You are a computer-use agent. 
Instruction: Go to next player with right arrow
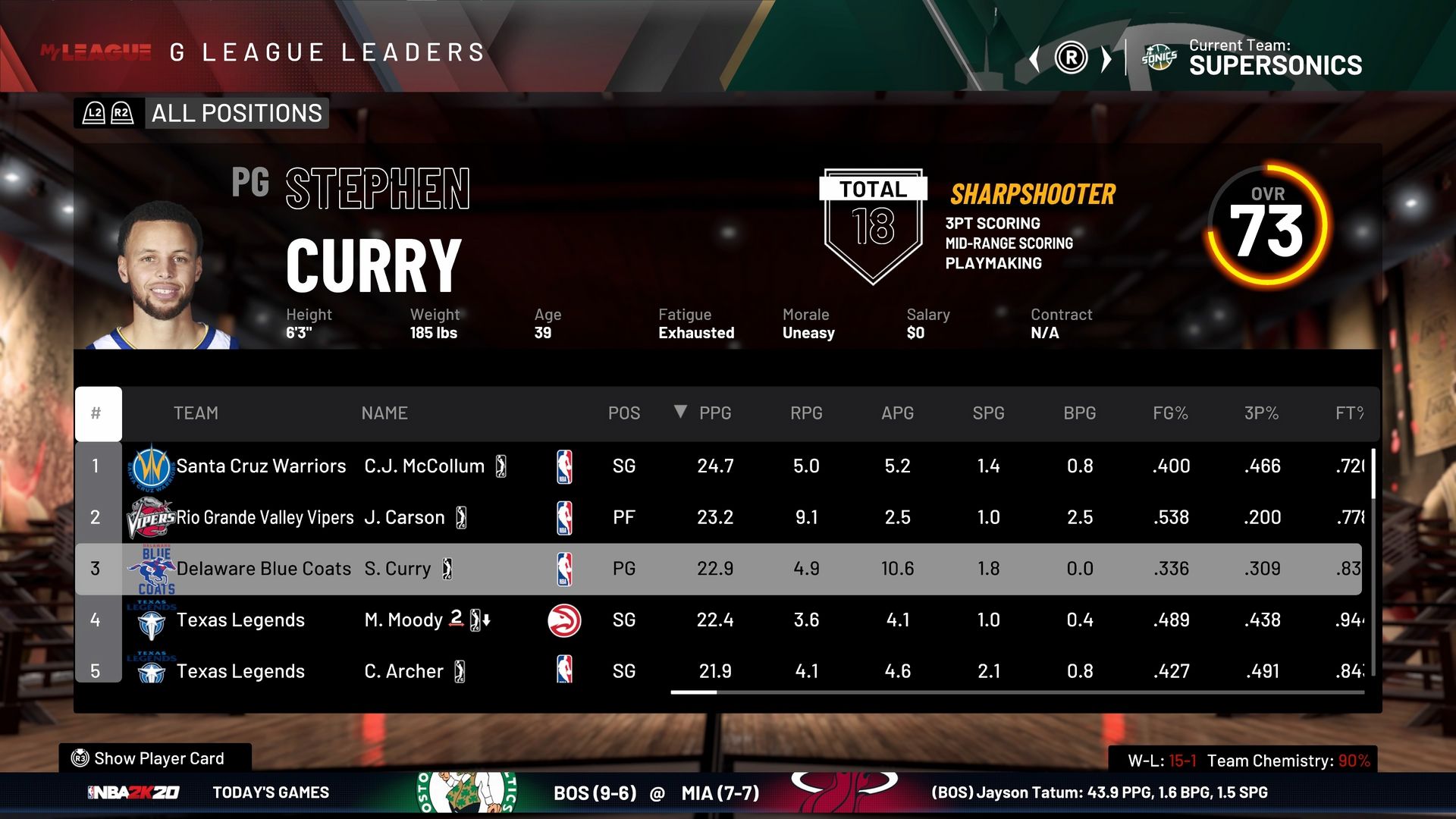(x=1105, y=58)
